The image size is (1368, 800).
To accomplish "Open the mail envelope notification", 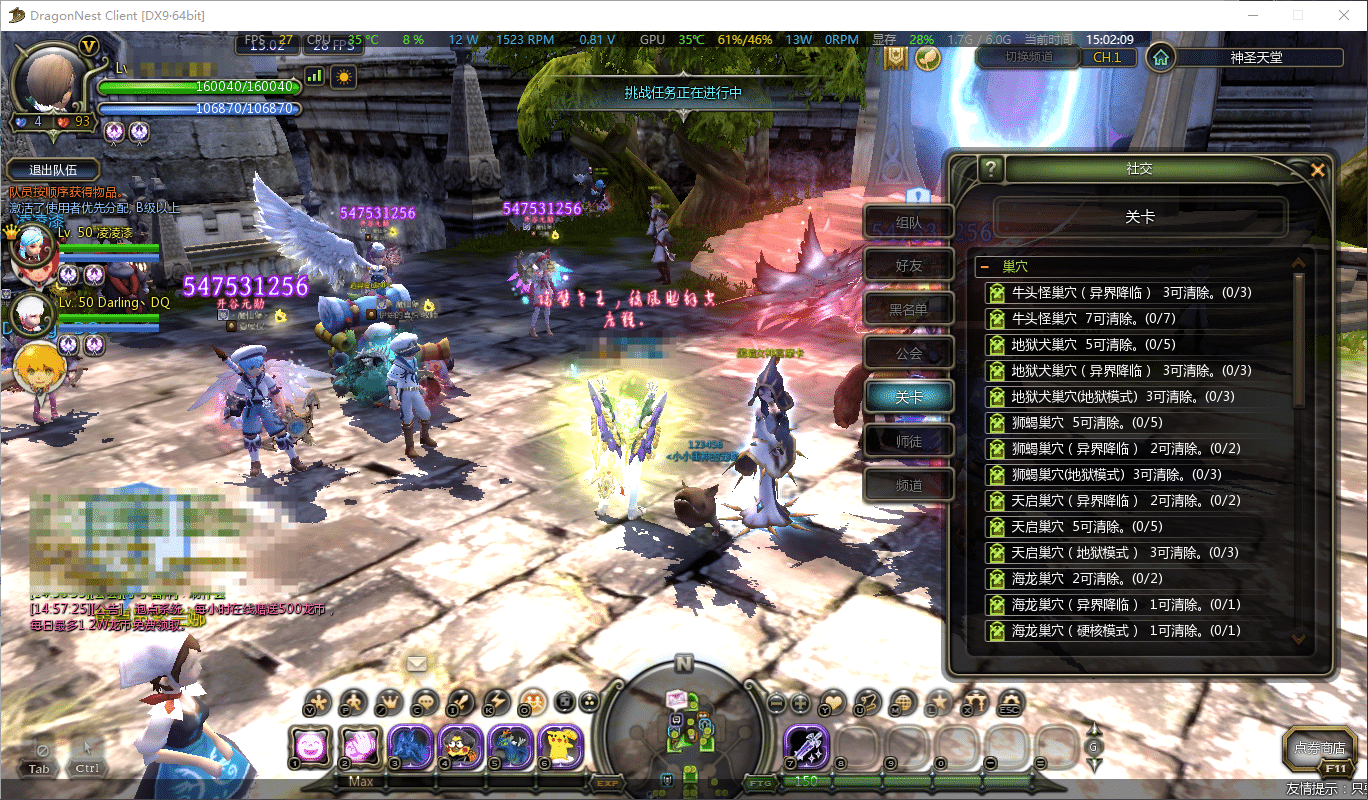I will (416, 663).
